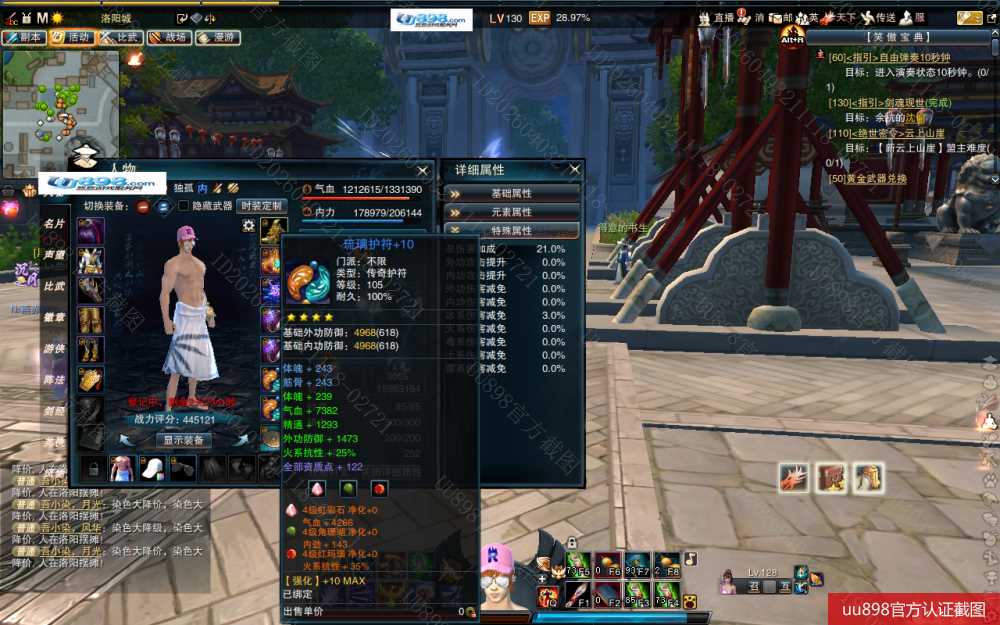Expand the 基础属性 basic attributes section
Screen dimensions: 1000x625
point(511,193)
